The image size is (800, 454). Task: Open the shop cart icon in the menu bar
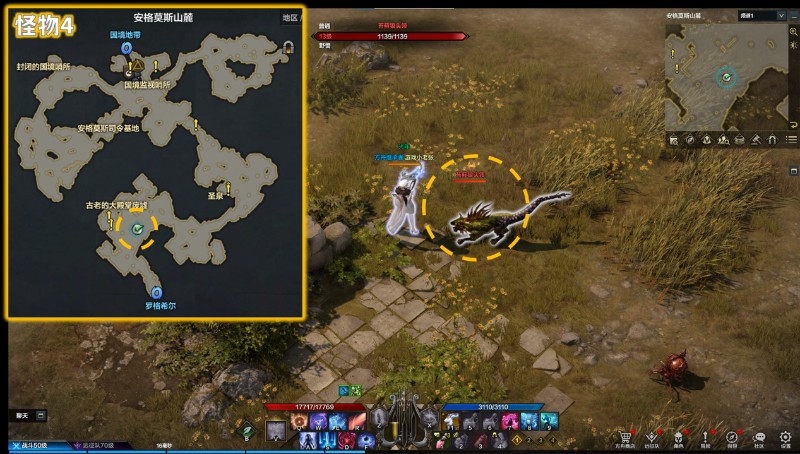click(626, 437)
